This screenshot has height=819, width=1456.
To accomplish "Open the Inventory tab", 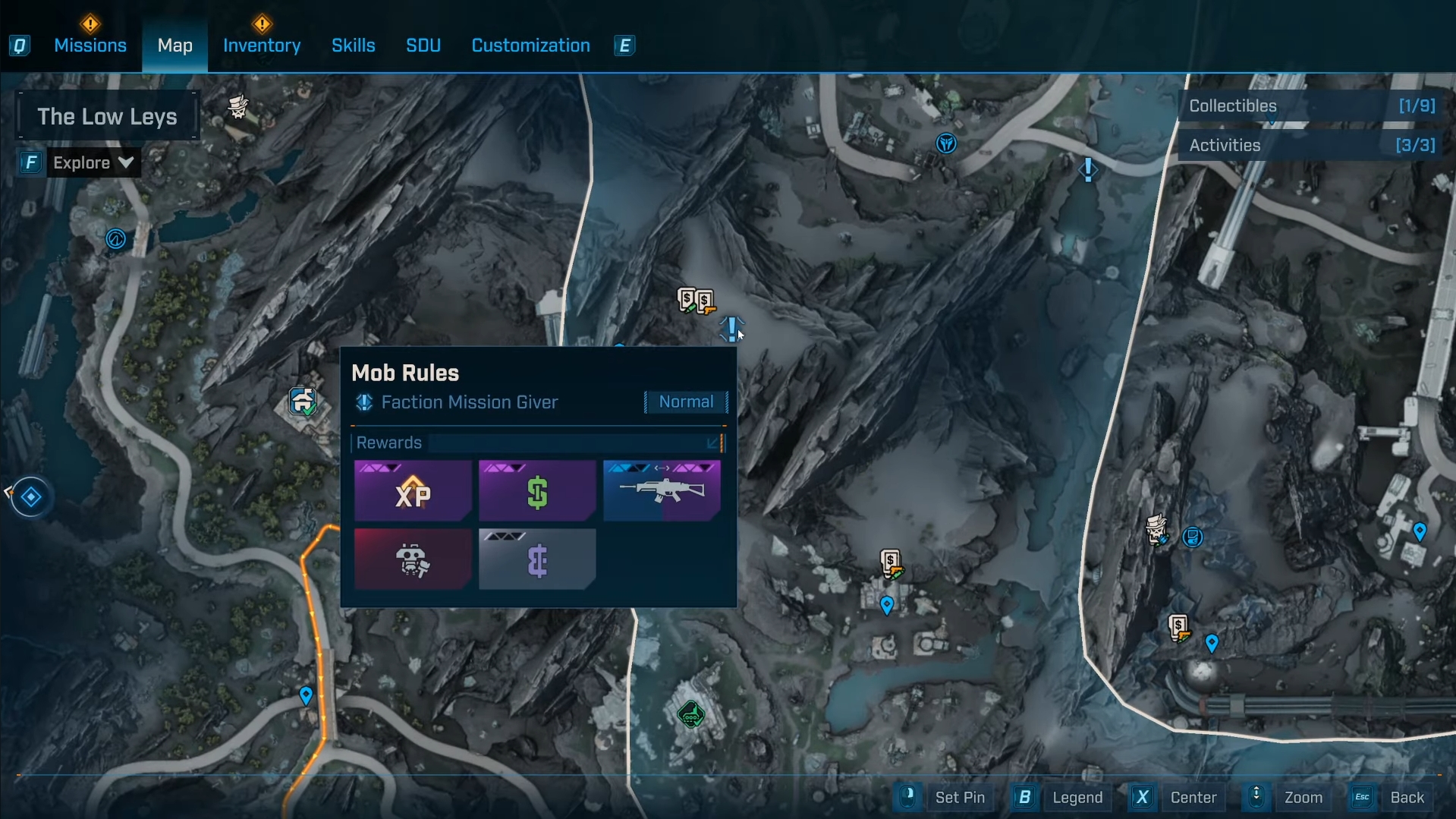I will pyautogui.click(x=262, y=46).
